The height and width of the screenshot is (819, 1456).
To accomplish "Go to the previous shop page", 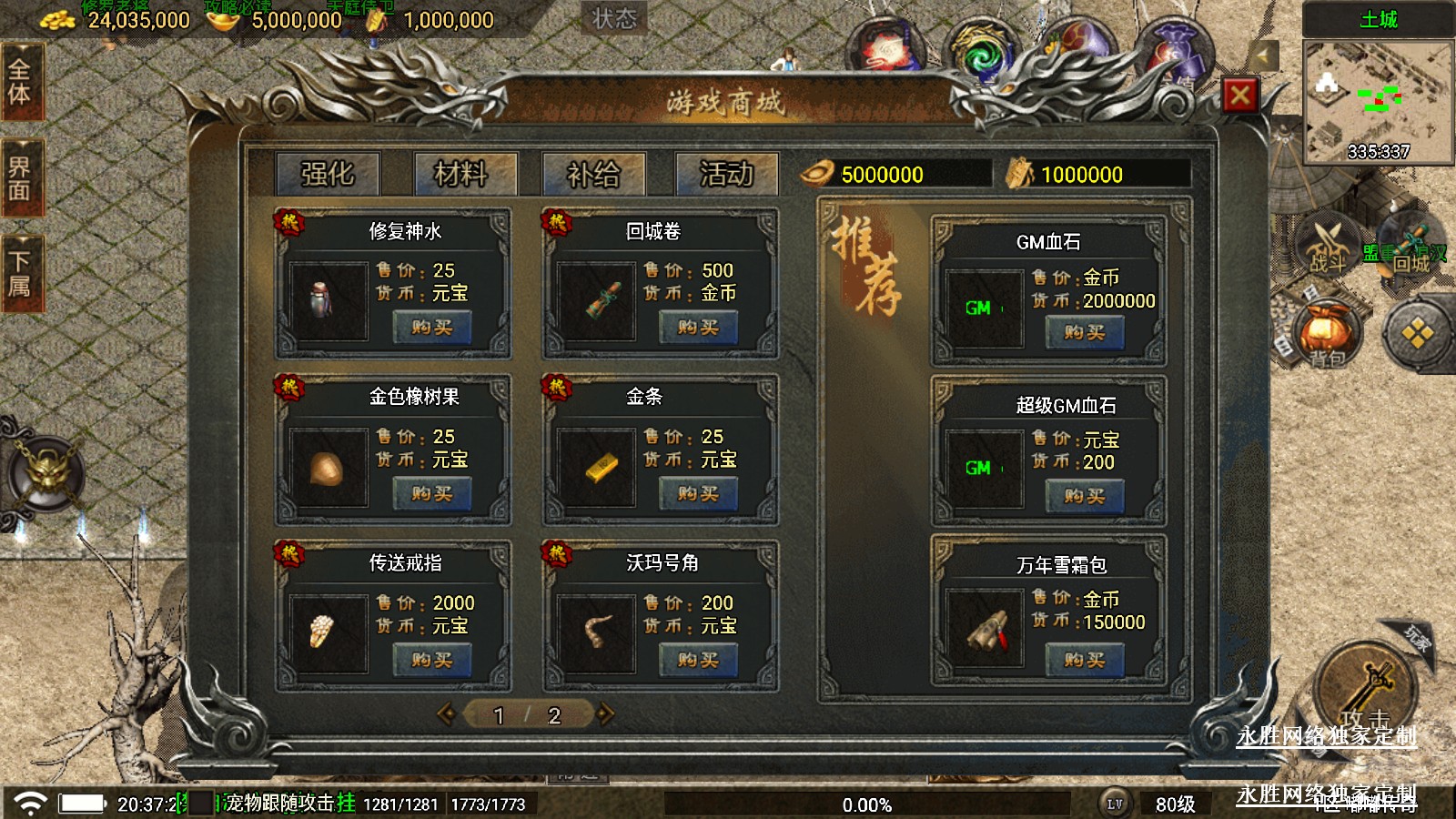I will tap(446, 715).
